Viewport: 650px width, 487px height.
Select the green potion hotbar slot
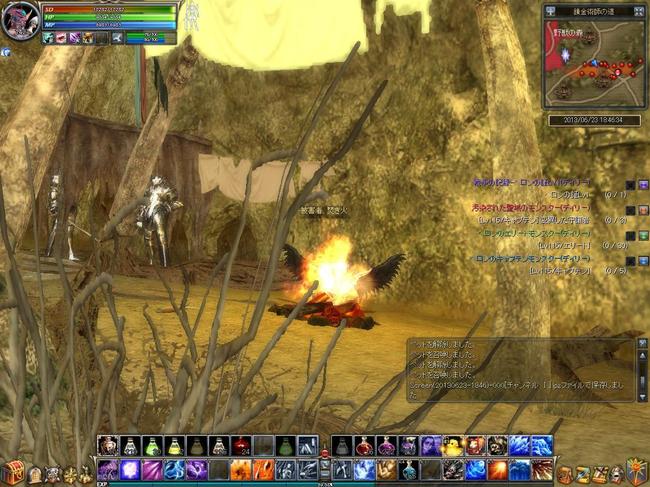152,446
